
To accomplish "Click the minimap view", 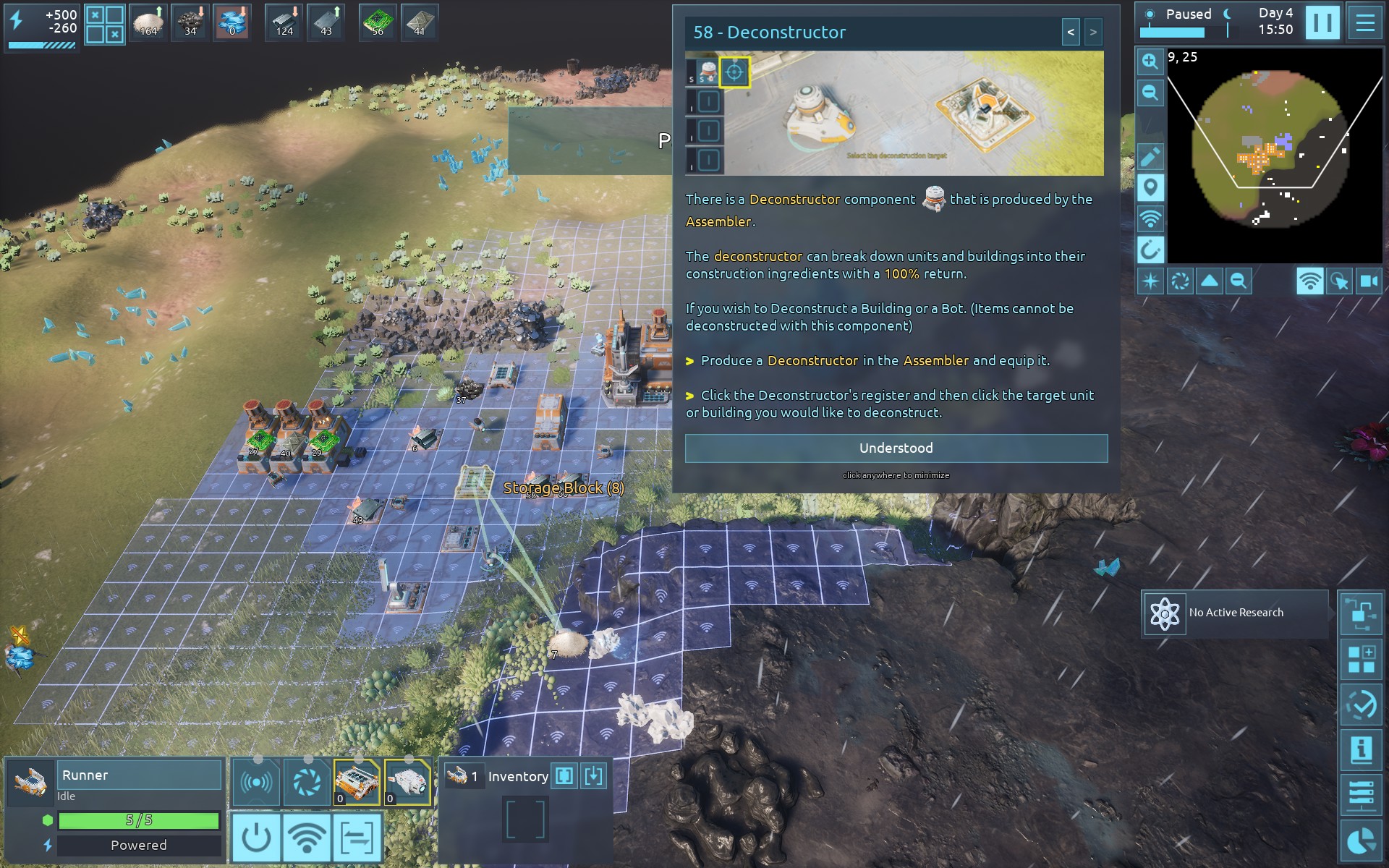I will [1274, 156].
